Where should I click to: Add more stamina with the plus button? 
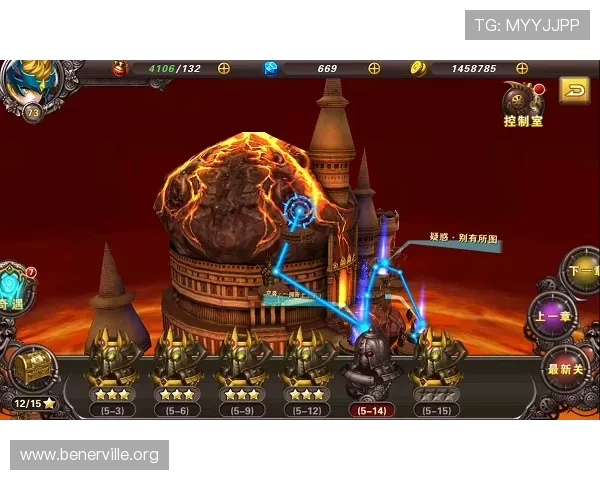224,68
